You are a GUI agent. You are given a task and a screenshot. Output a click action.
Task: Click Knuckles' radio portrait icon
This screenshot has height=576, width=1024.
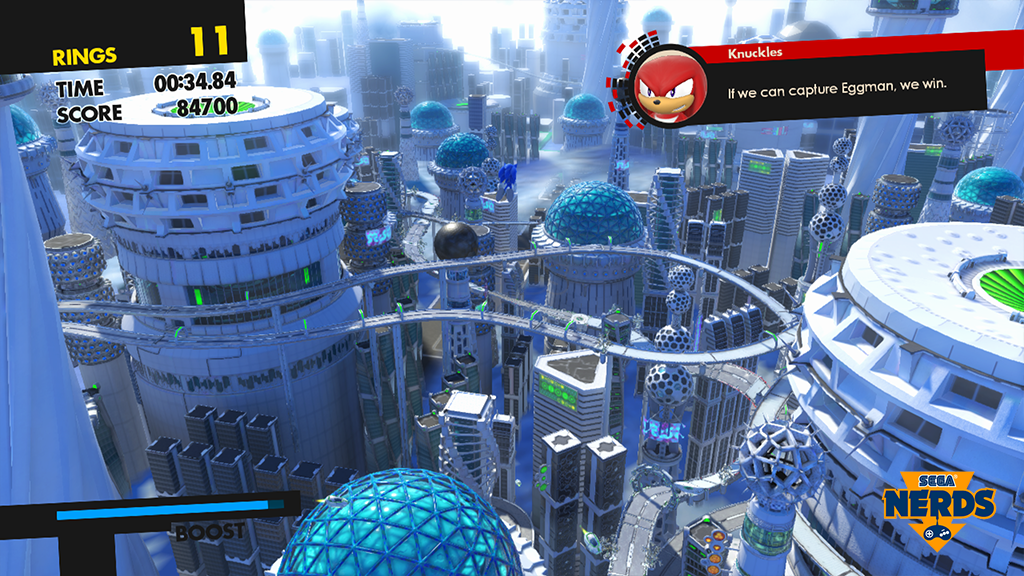point(665,84)
